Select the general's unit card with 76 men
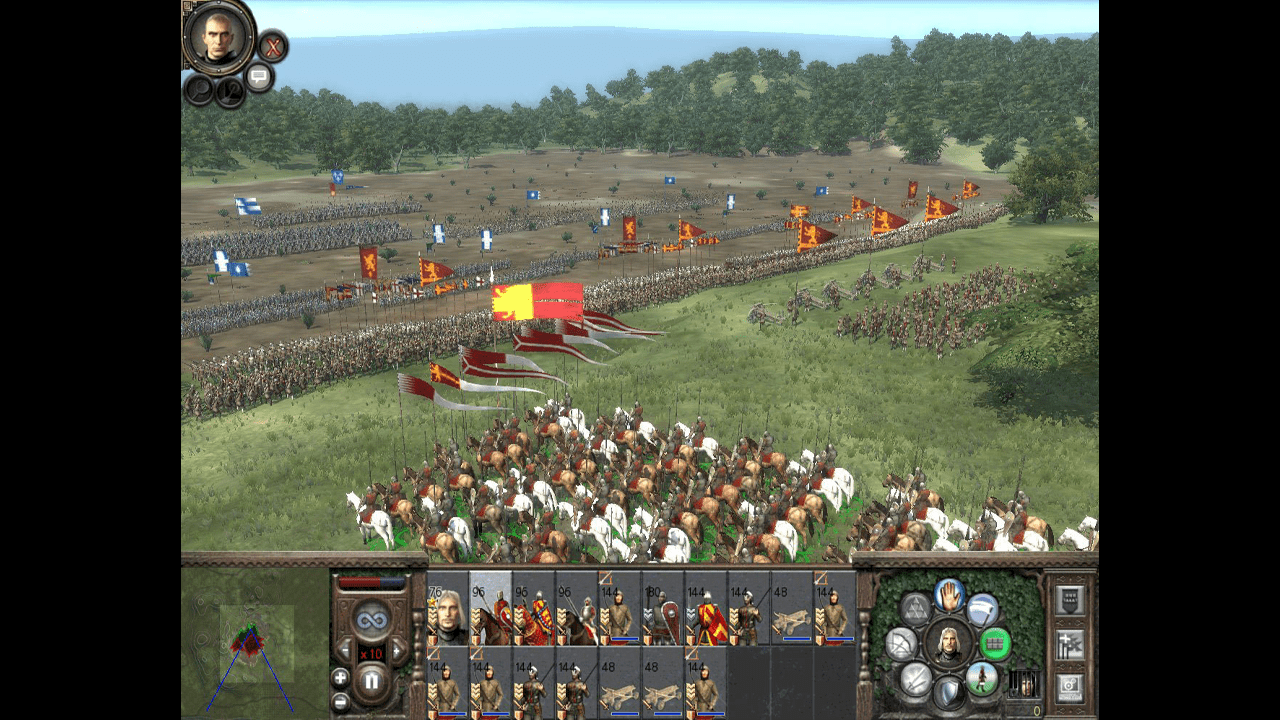The image size is (1280, 720). coord(448,608)
